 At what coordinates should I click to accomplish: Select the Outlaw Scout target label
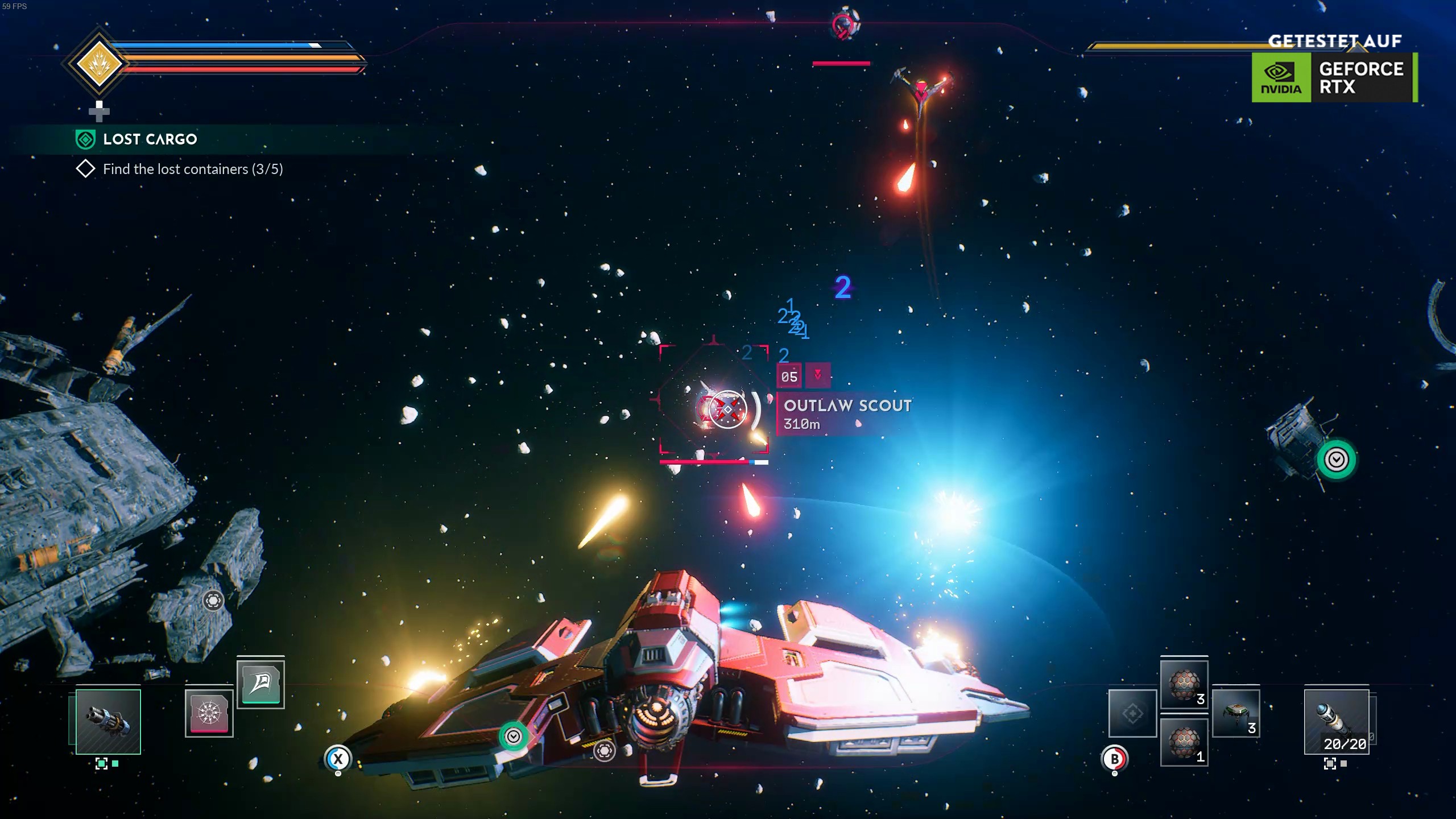pyautogui.click(x=847, y=414)
